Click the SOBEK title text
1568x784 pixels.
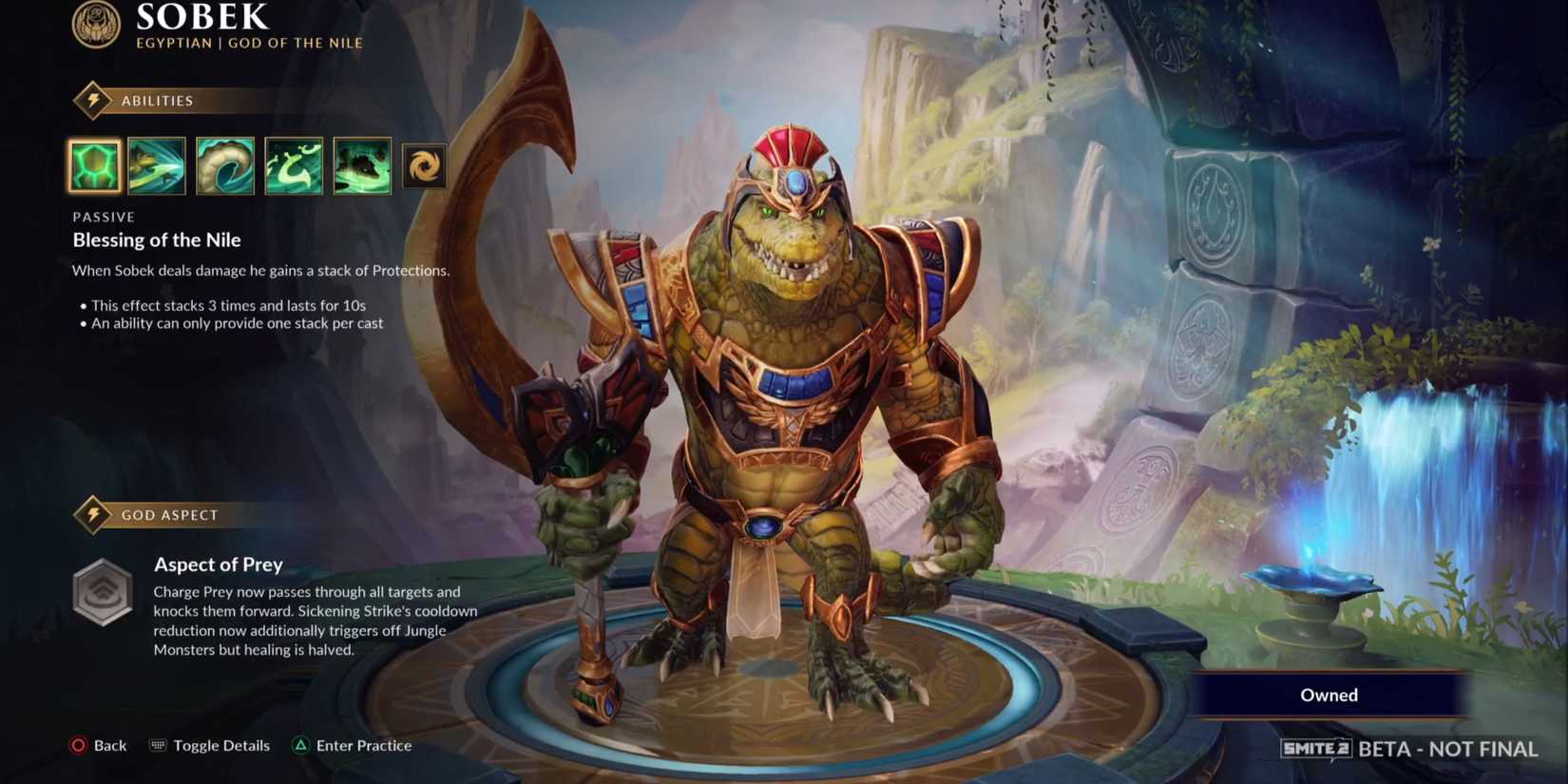pos(200,16)
